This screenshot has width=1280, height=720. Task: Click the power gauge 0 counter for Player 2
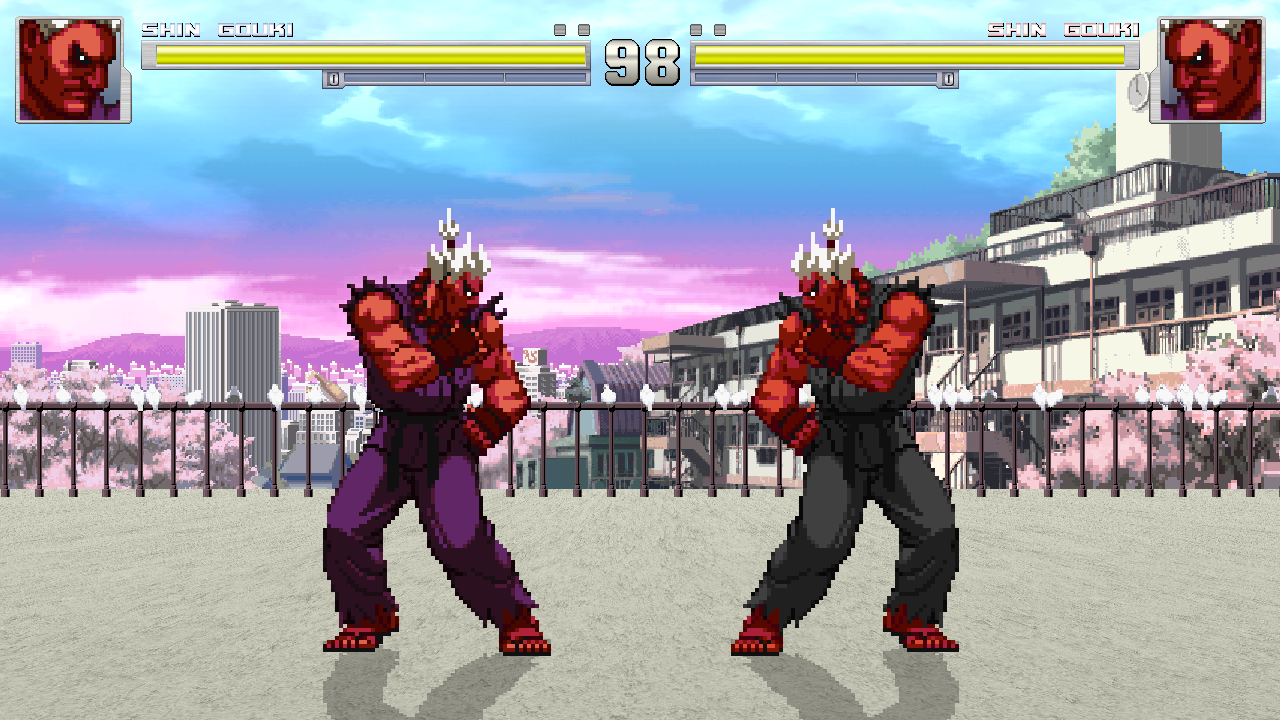948,77
